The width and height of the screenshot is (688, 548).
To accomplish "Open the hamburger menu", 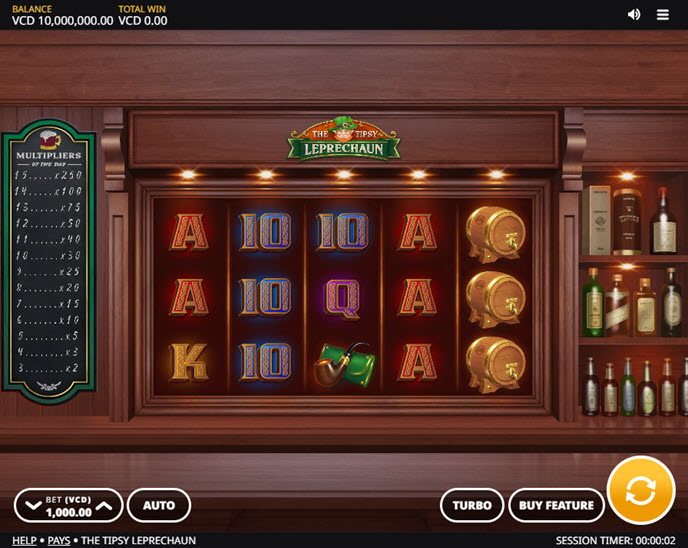I will (663, 14).
